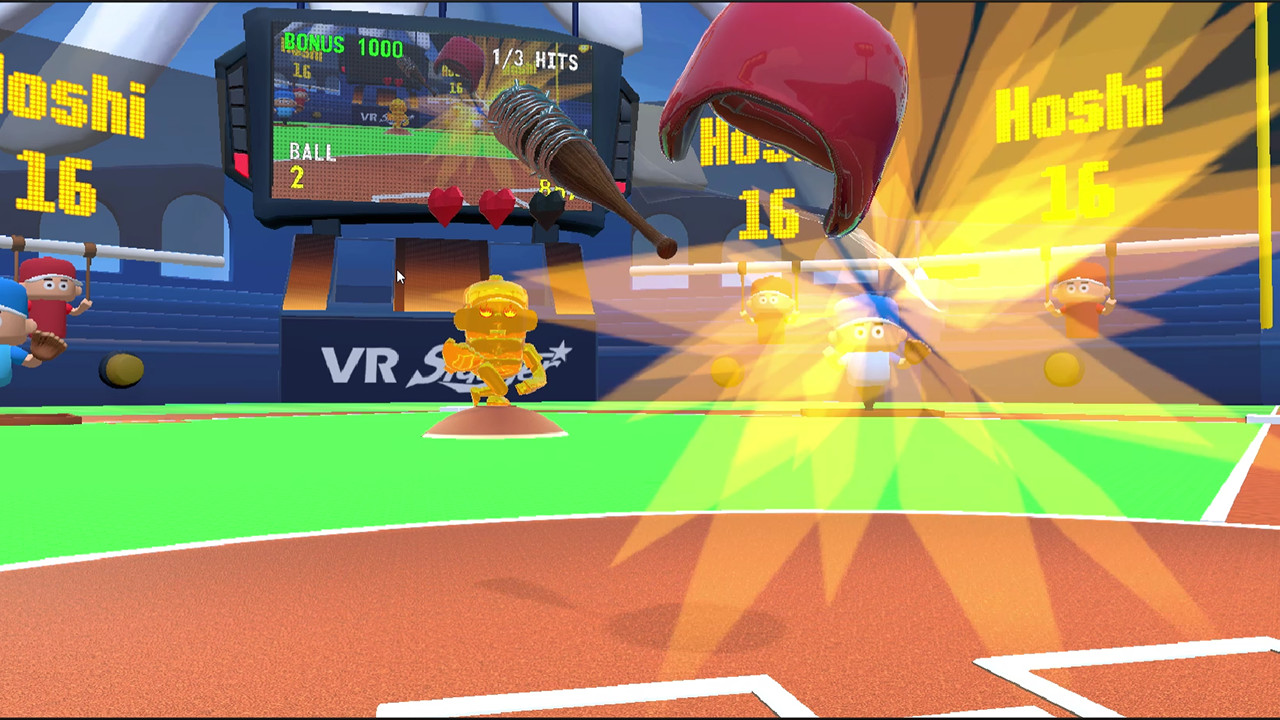Toggle the BONUS 1000 display on the scoreboard
Viewport: 1280px width, 720px height.
[345, 45]
